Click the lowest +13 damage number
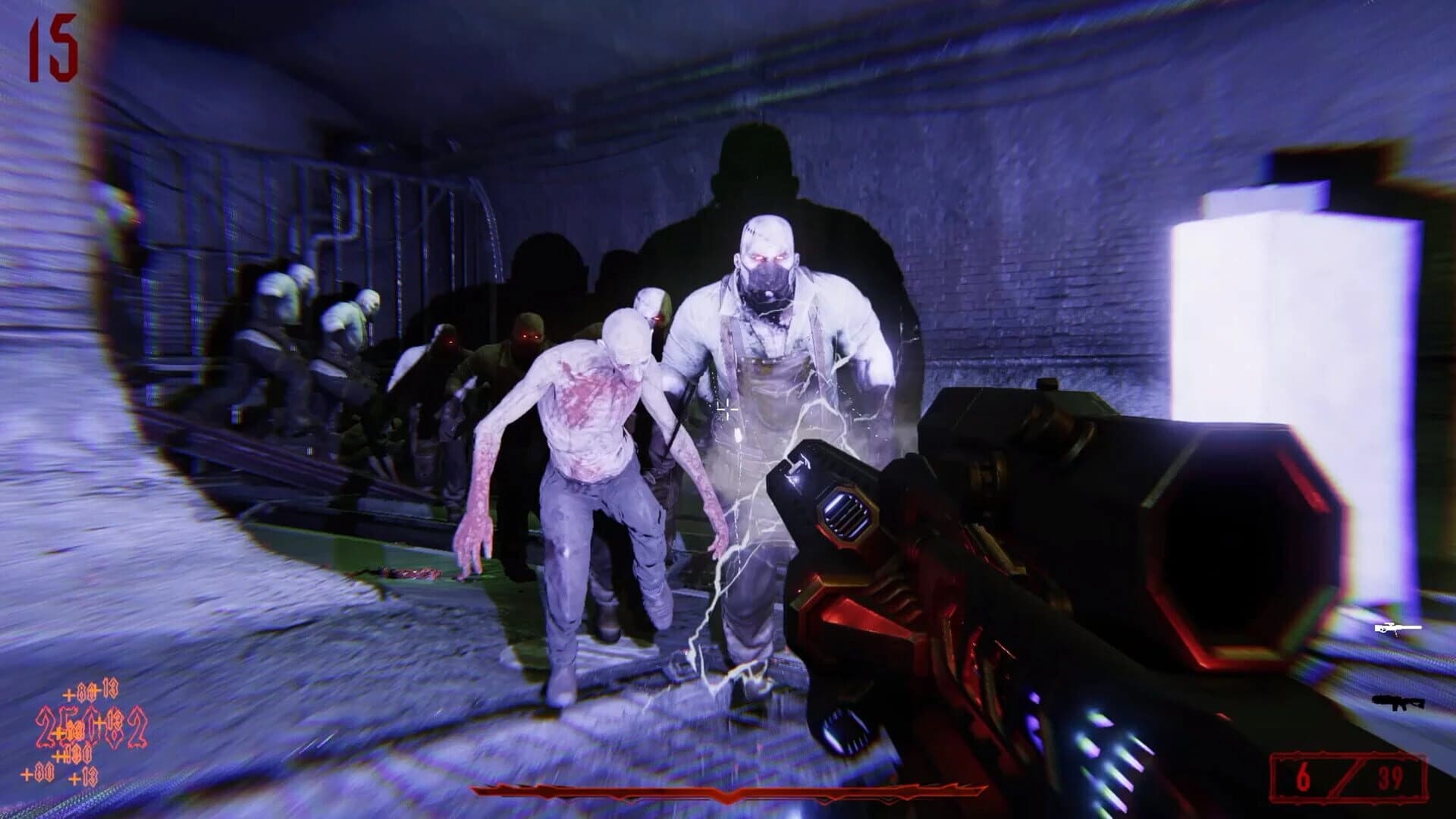 click(83, 777)
